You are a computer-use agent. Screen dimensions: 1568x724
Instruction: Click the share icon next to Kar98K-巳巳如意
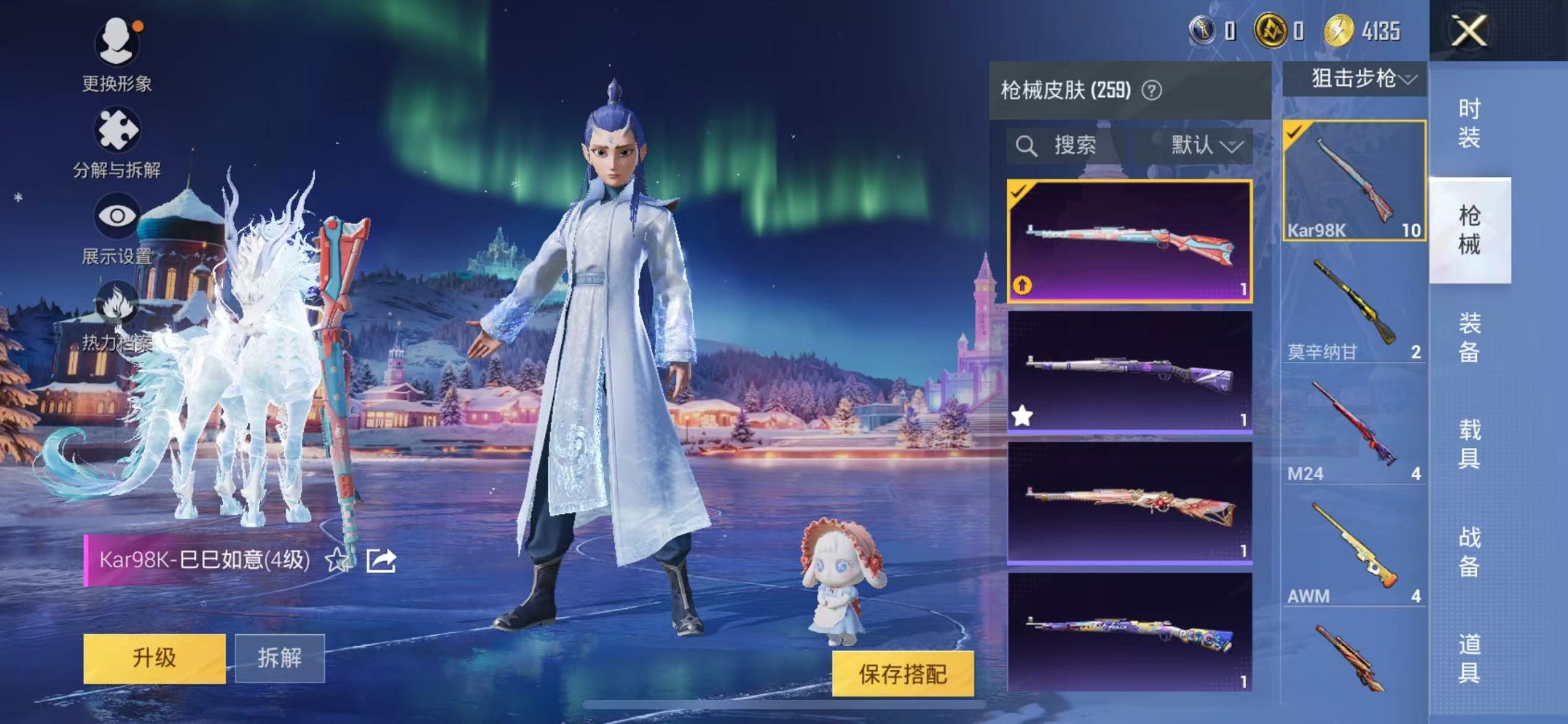380,561
